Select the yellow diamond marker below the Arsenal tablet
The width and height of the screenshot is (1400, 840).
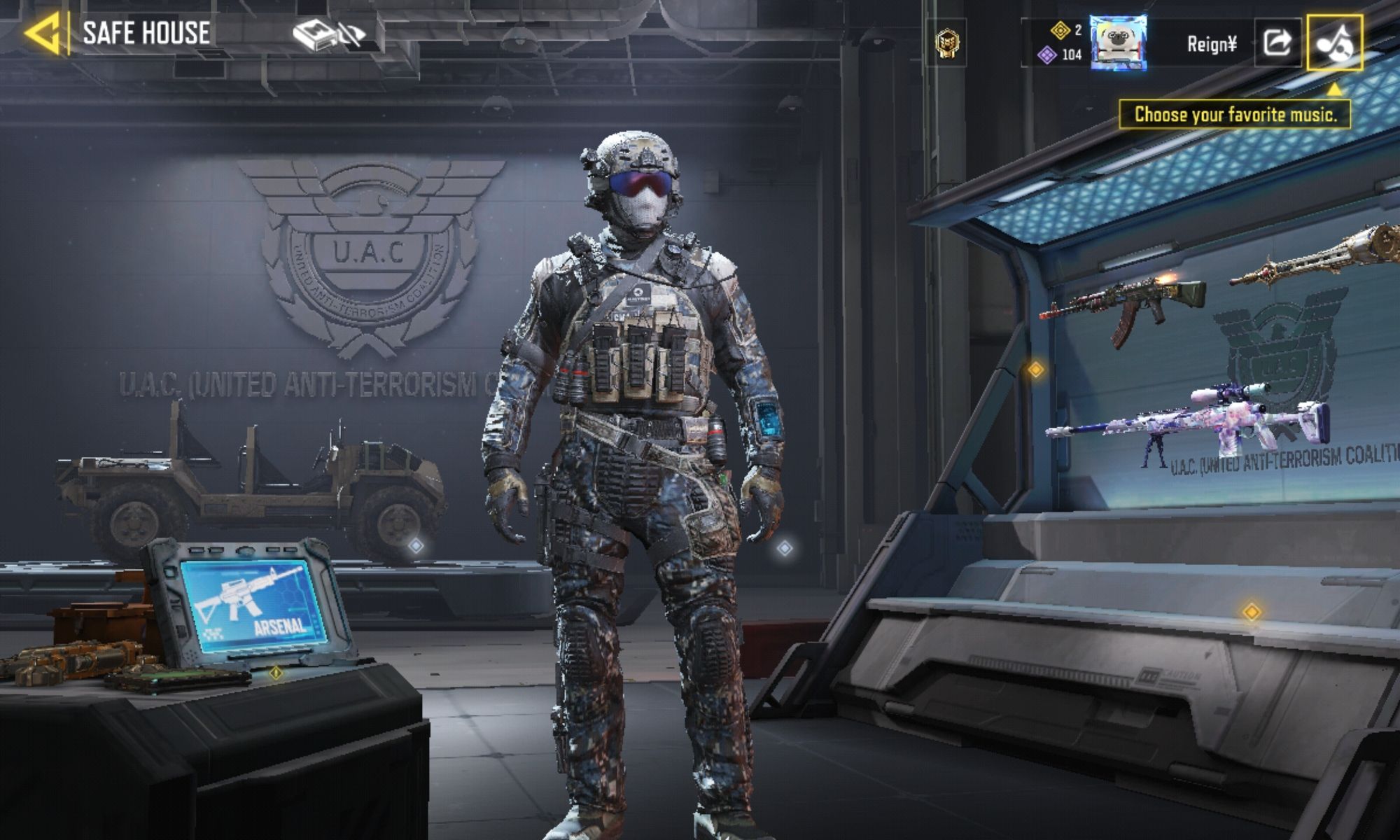tap(276, 673)
